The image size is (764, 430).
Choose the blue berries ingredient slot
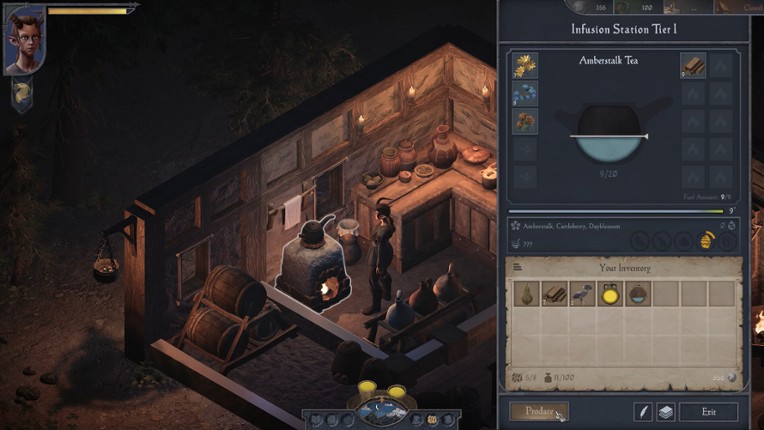pyautogui.click(x=524, y=93)
